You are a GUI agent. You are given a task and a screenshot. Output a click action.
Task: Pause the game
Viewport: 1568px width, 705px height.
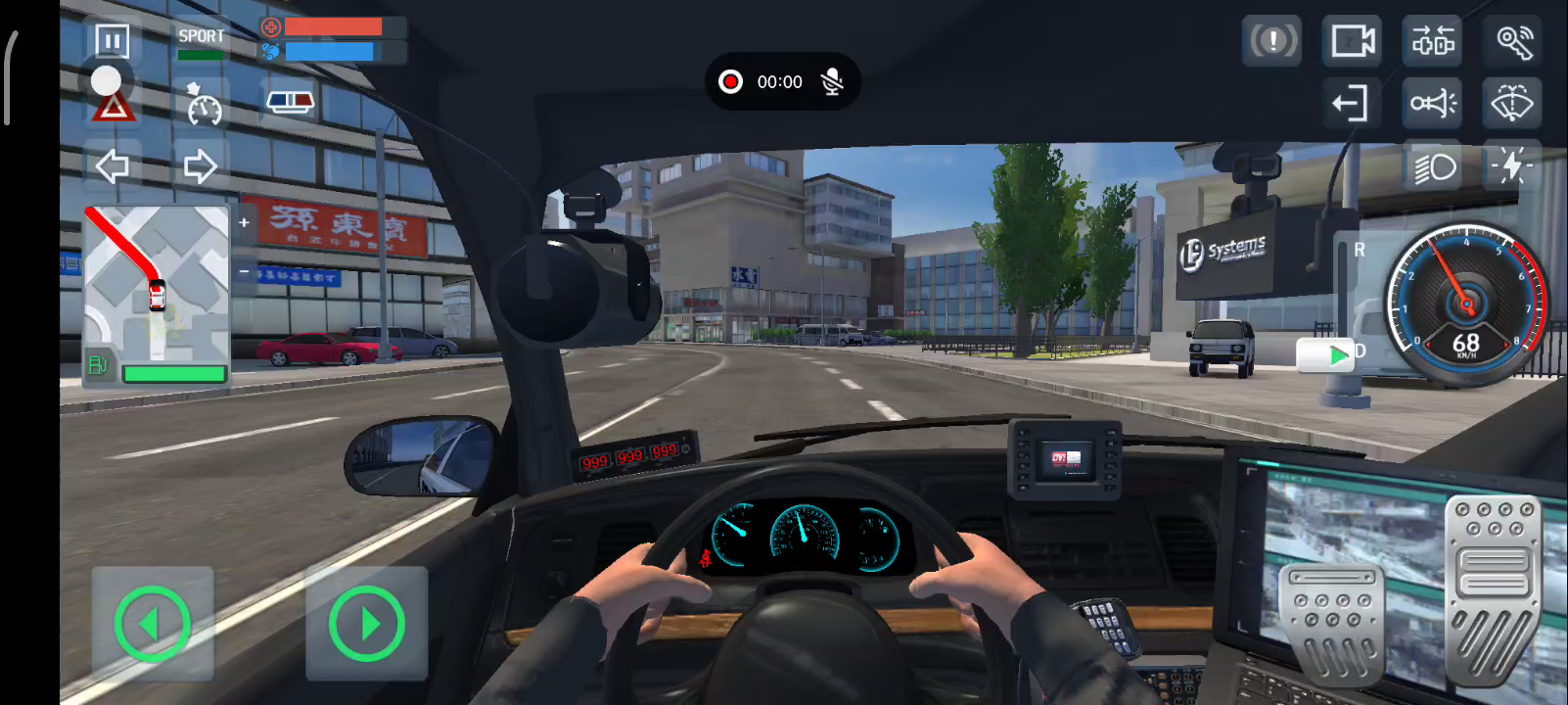pos(112,41)
